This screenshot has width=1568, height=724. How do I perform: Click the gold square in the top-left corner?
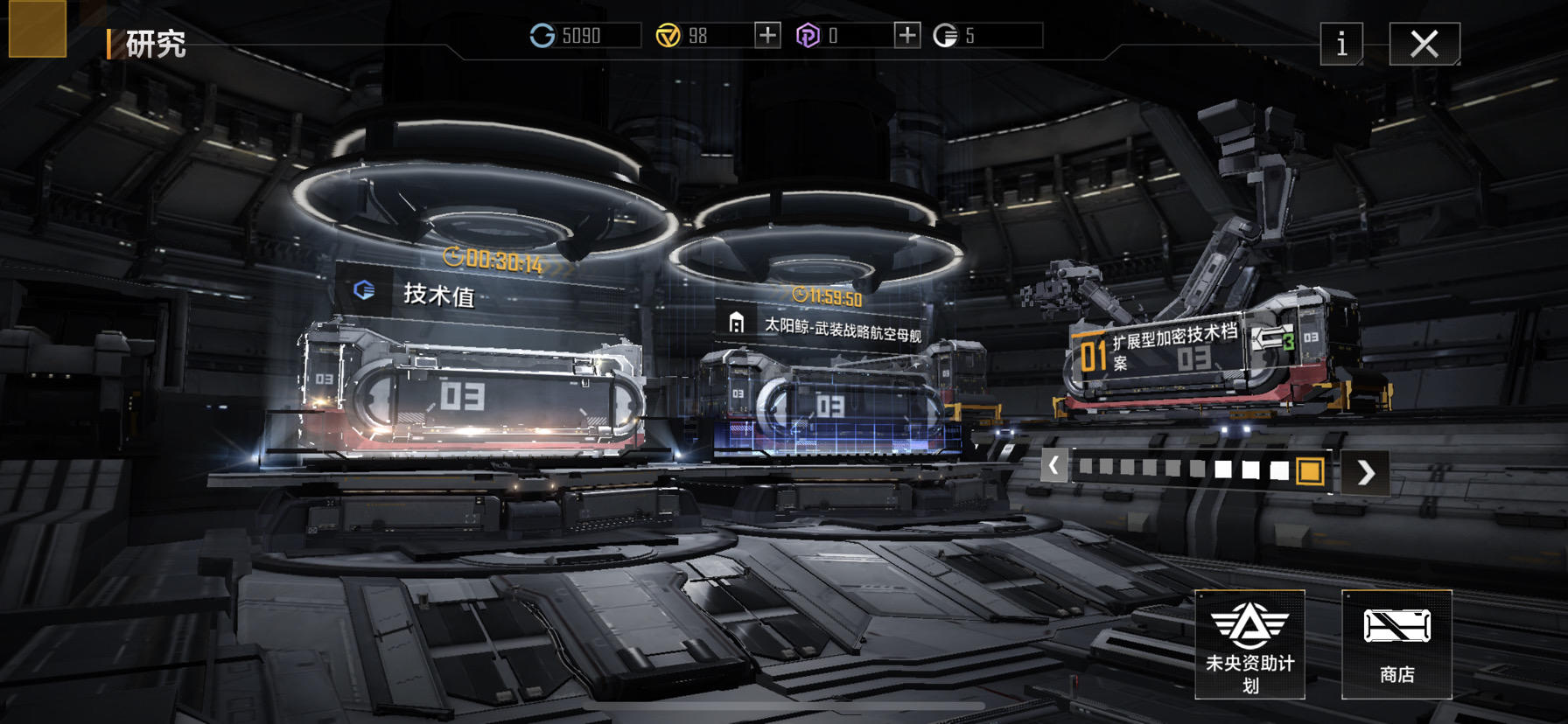click(x=38, y=29)
